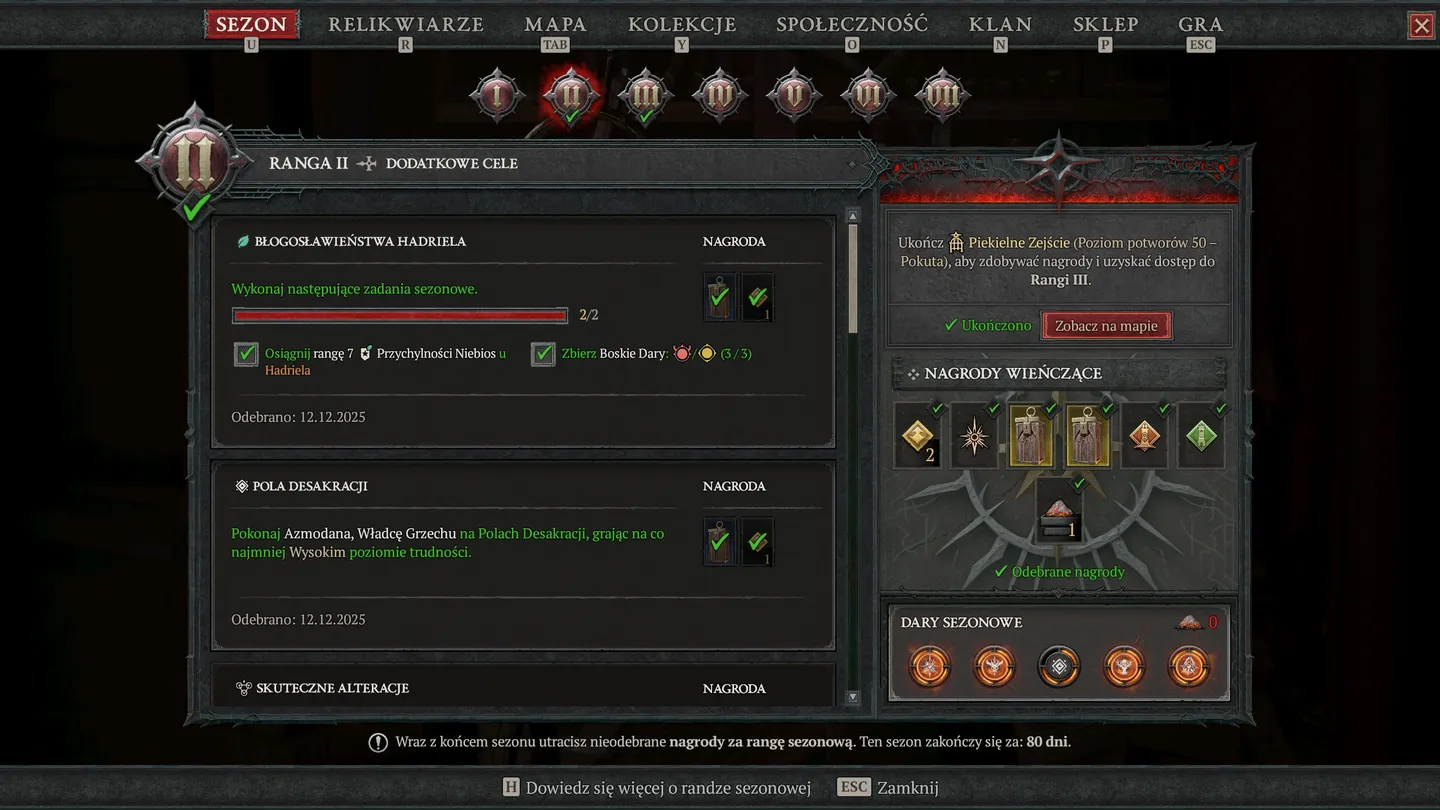Click Dowiedz się więcej o randze sezonowej
Image resolution: width=1440 pixels, height=810 pixels.
656,788
